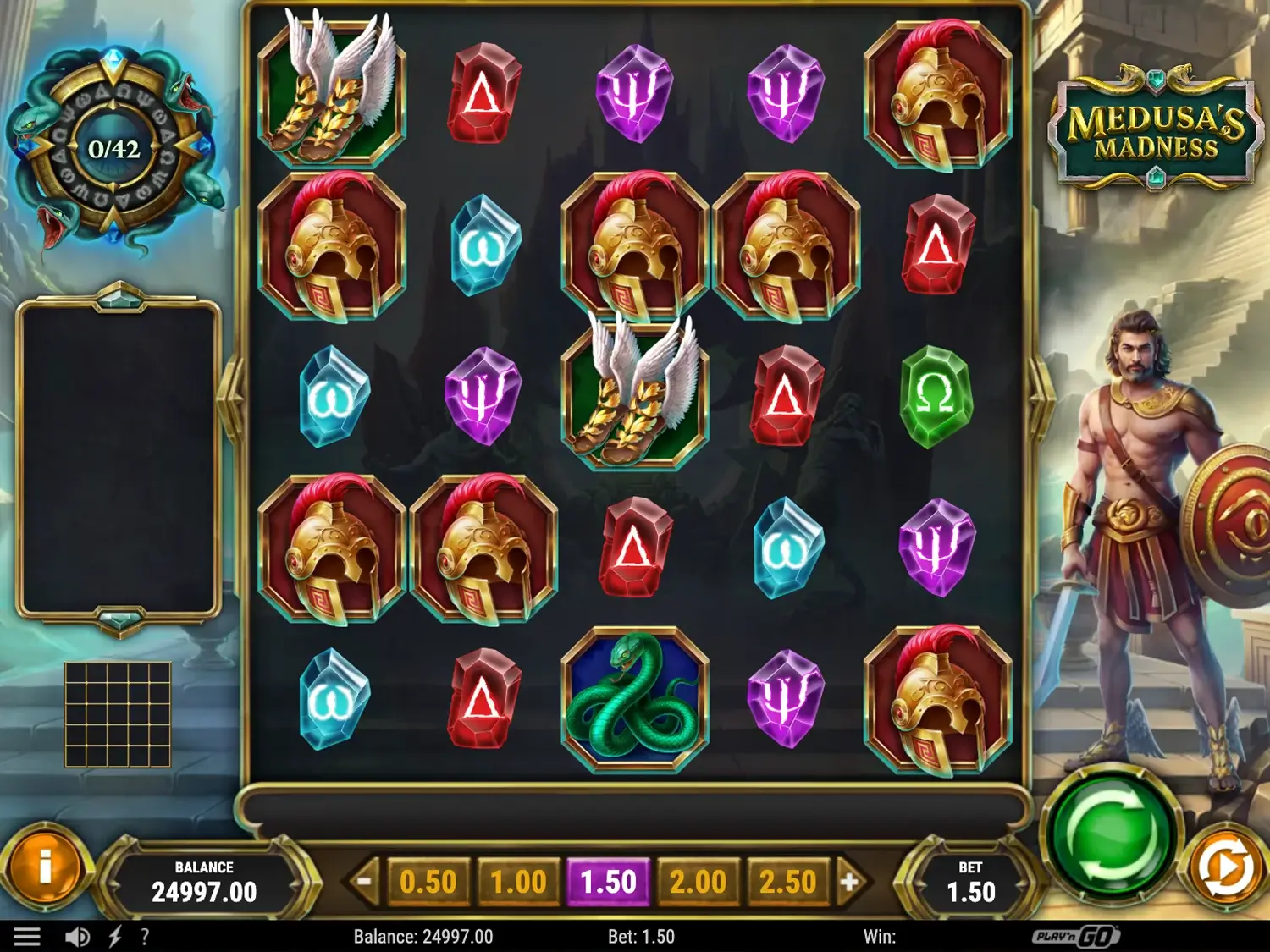The width and height of the screenshot is (1270, 952).
Task: Choose the 1.00 bet amount
Action: coord(518,883)
